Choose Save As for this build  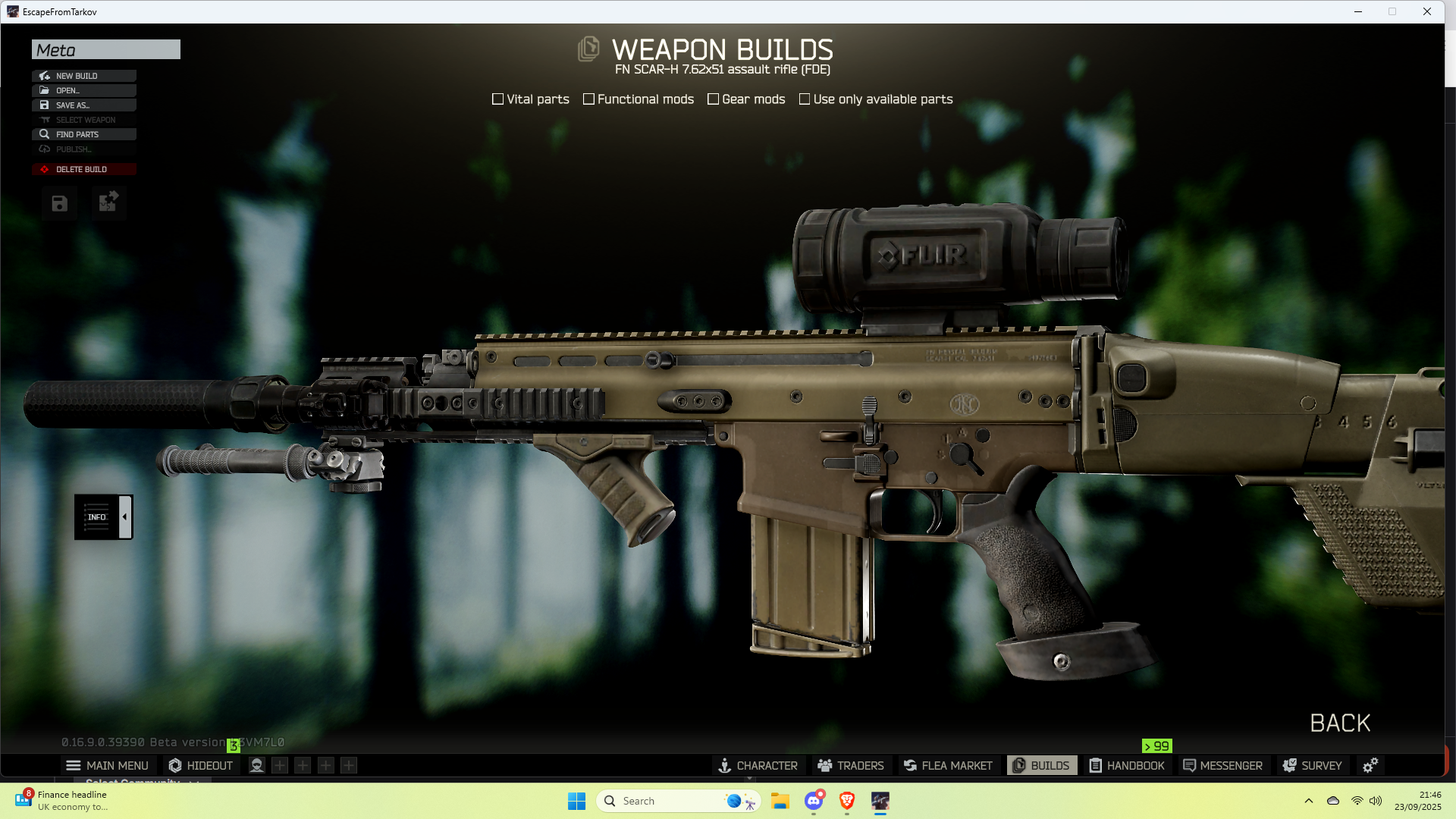tap(83, 105)
